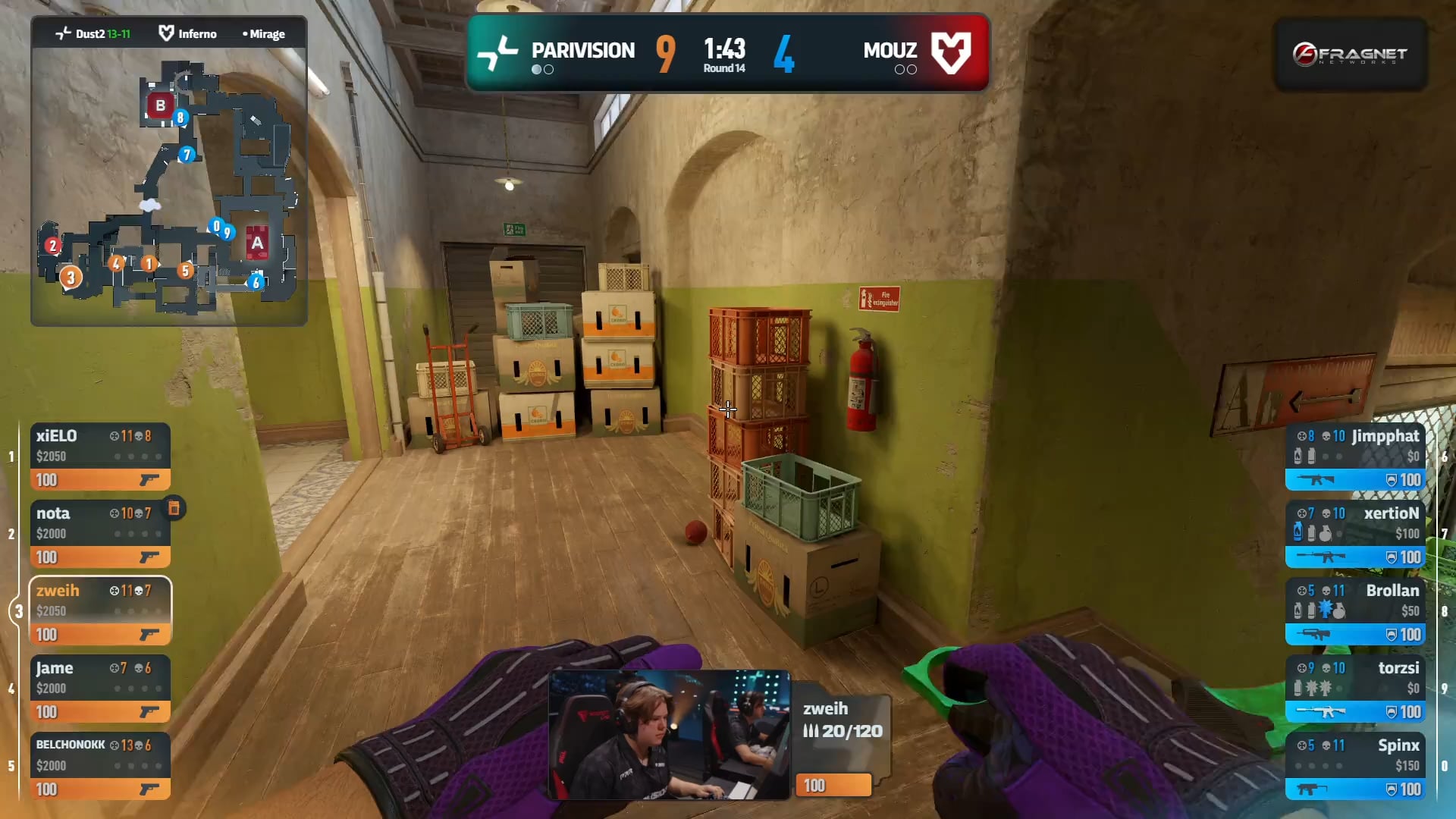Image resolution: width=1456 pixels, height=819 pixels.
Task: Click the zweih player webcam feed
Action: point(669,734)
